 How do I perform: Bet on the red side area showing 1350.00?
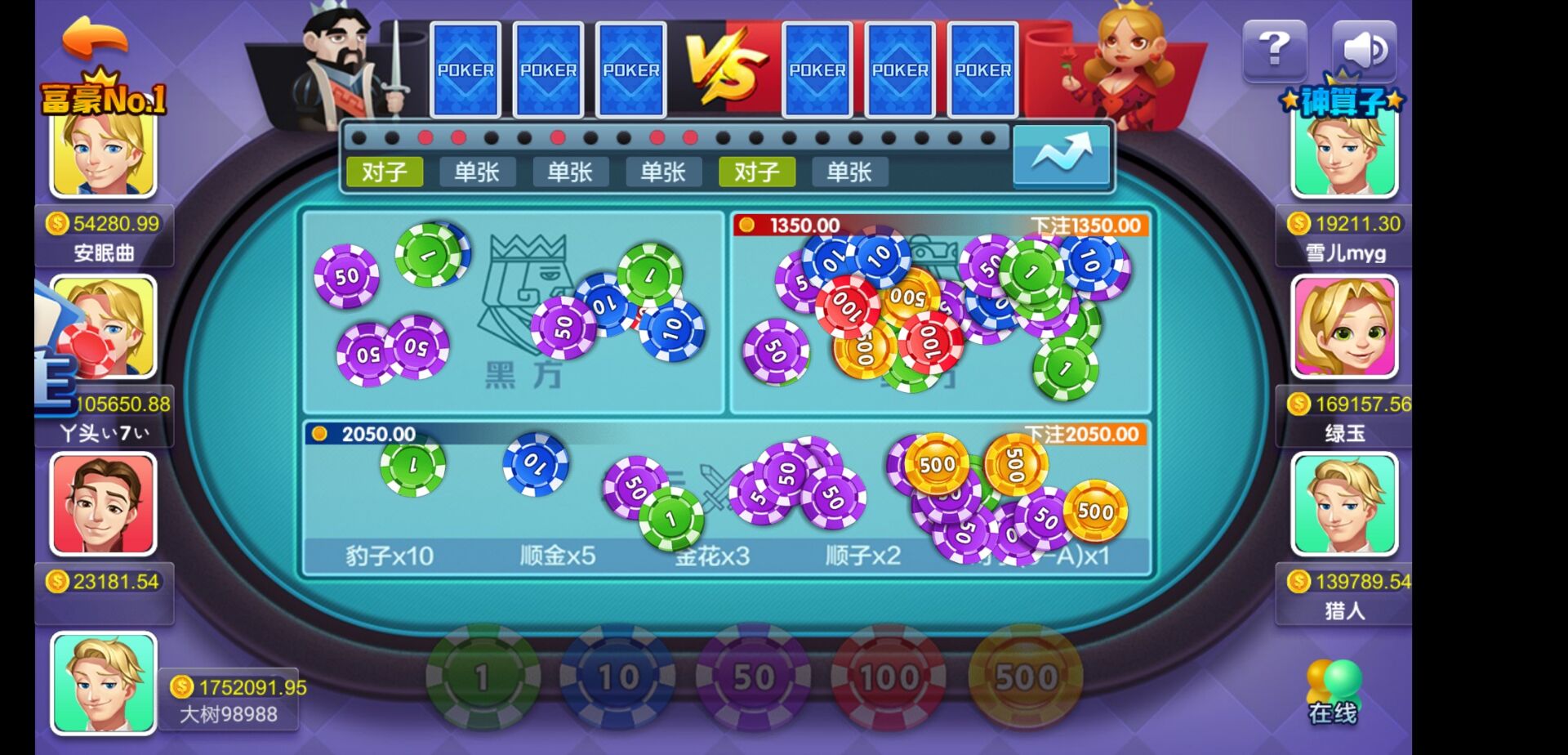939,319
